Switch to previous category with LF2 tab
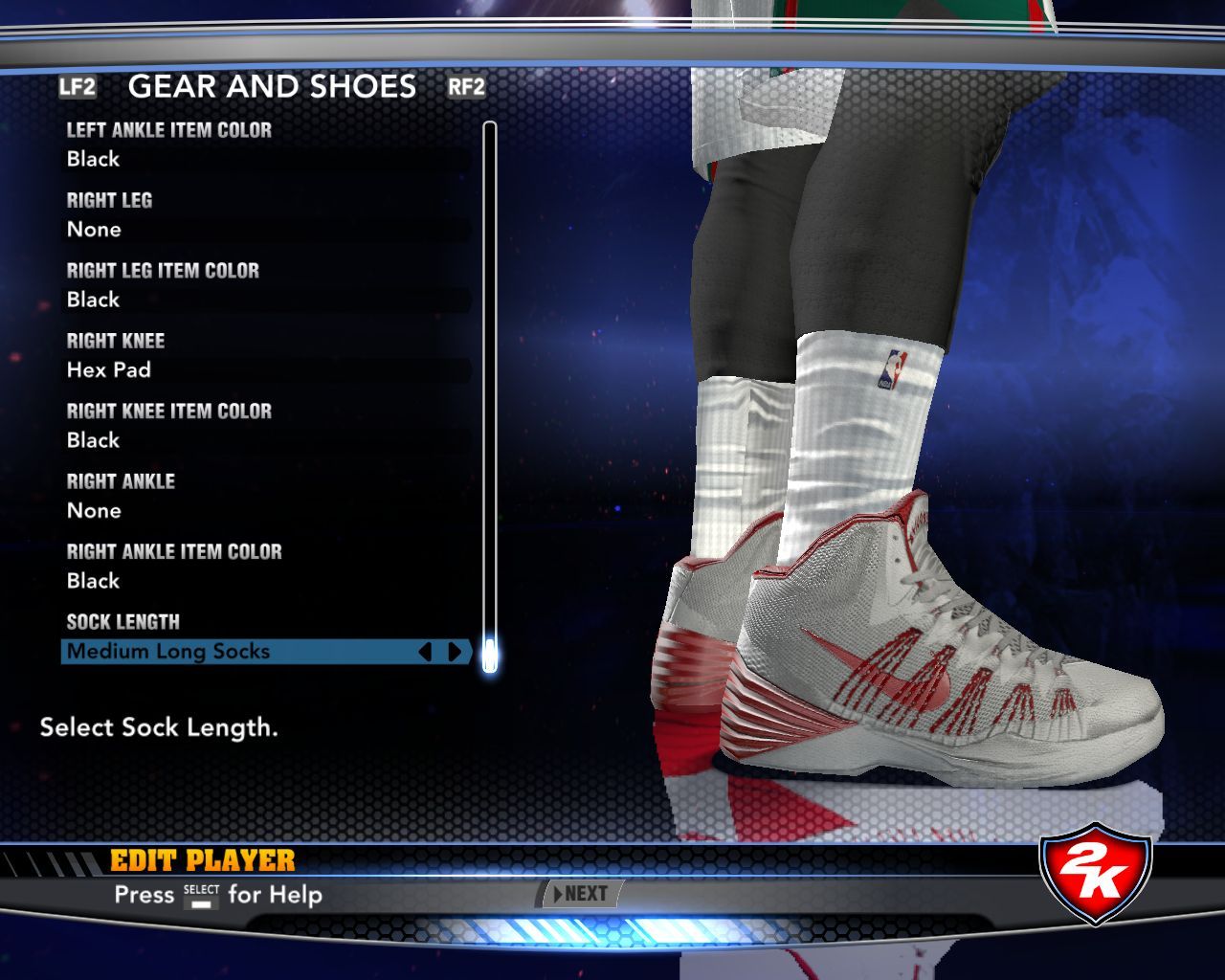 [78, 87]
